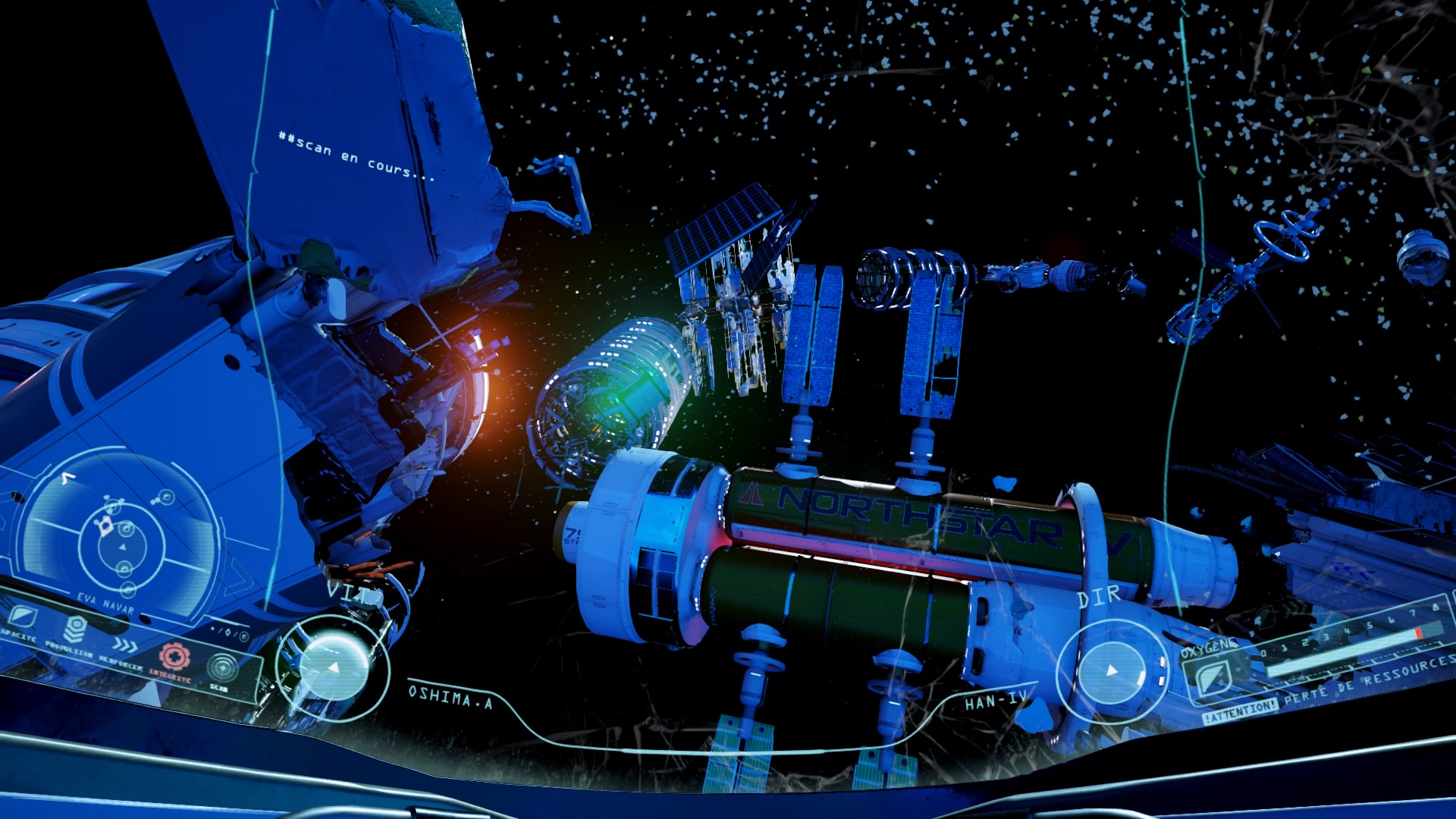Screen dimensions: 1456x819
Task: Select the white diamond marker on radar
Action: pos(105,525)
